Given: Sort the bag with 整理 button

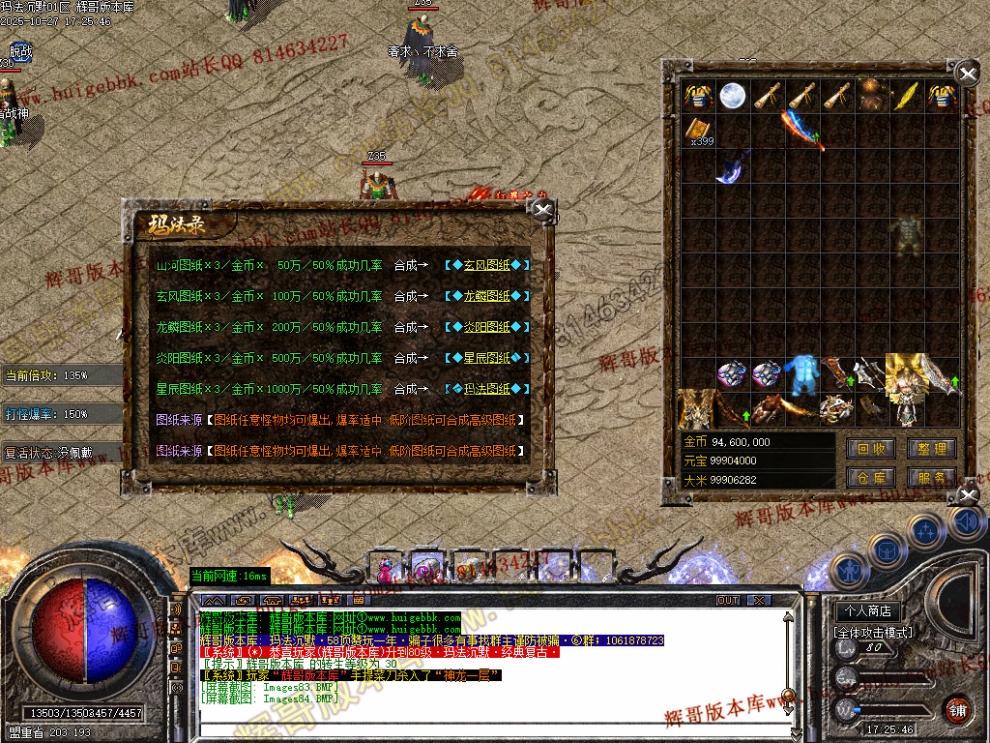Looking at the screenshot, I should tap(931, 448).
